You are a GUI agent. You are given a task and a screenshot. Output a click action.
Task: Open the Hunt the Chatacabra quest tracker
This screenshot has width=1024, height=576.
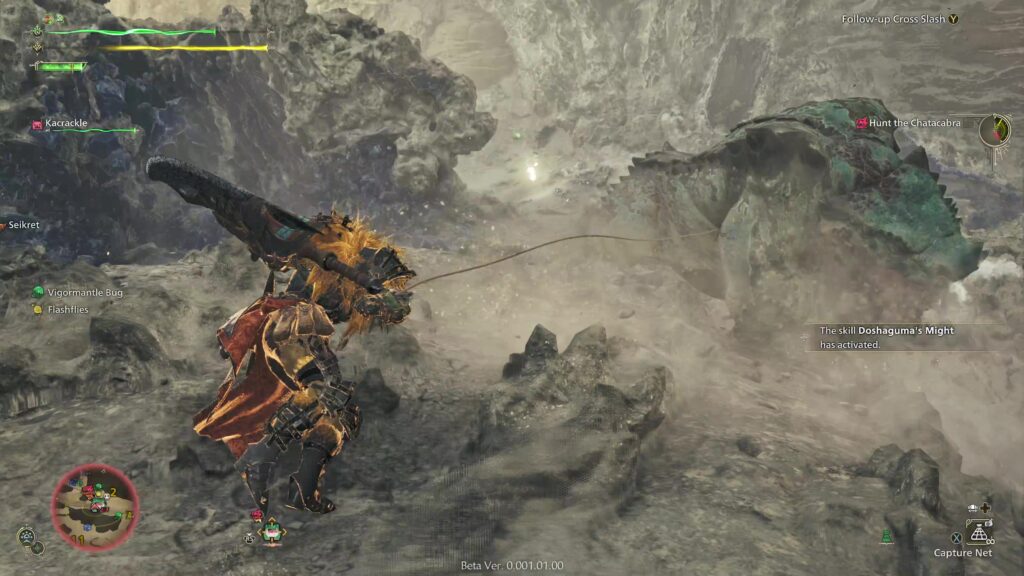tap(914, 123)
